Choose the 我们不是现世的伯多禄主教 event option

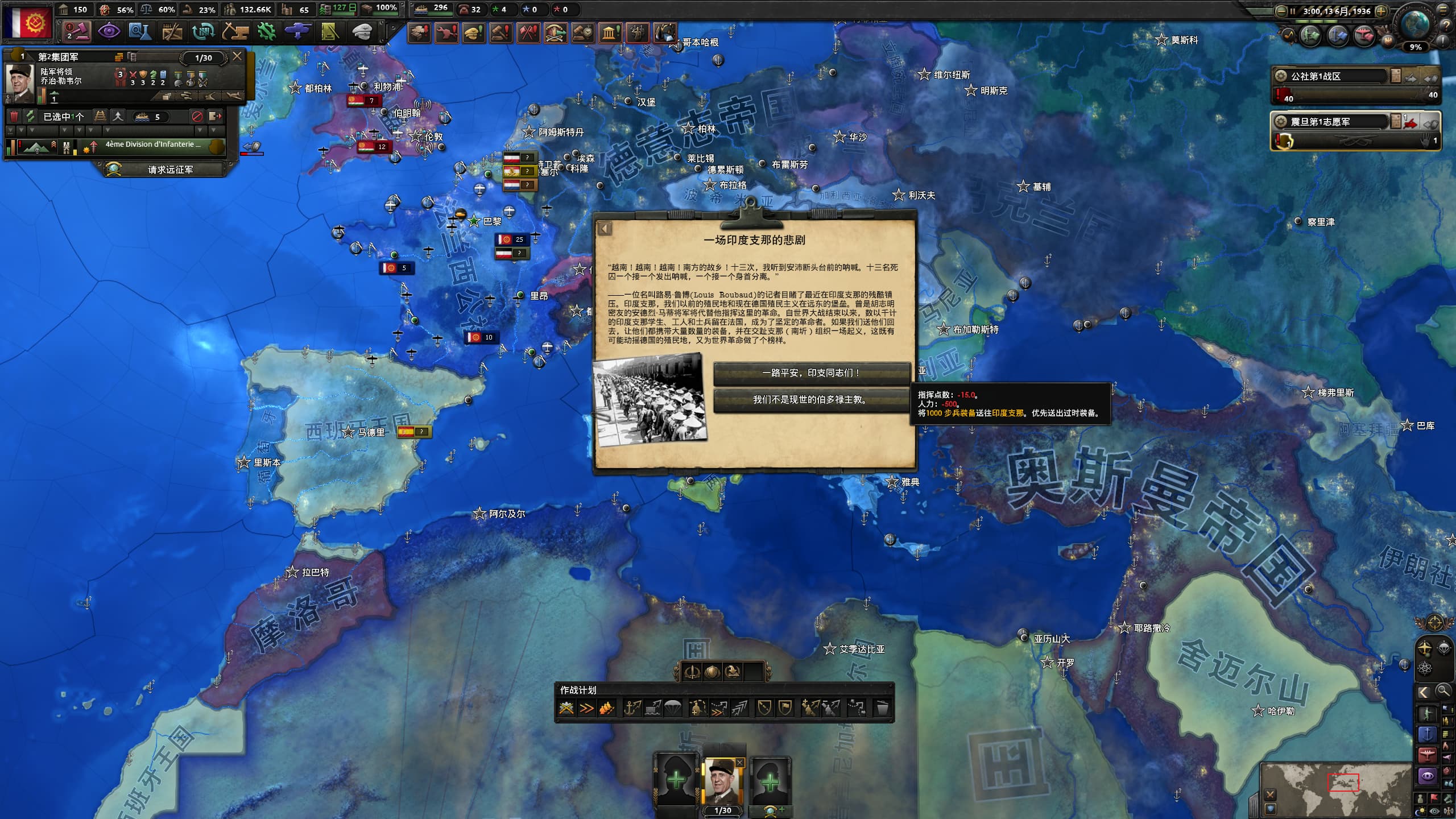811,400
